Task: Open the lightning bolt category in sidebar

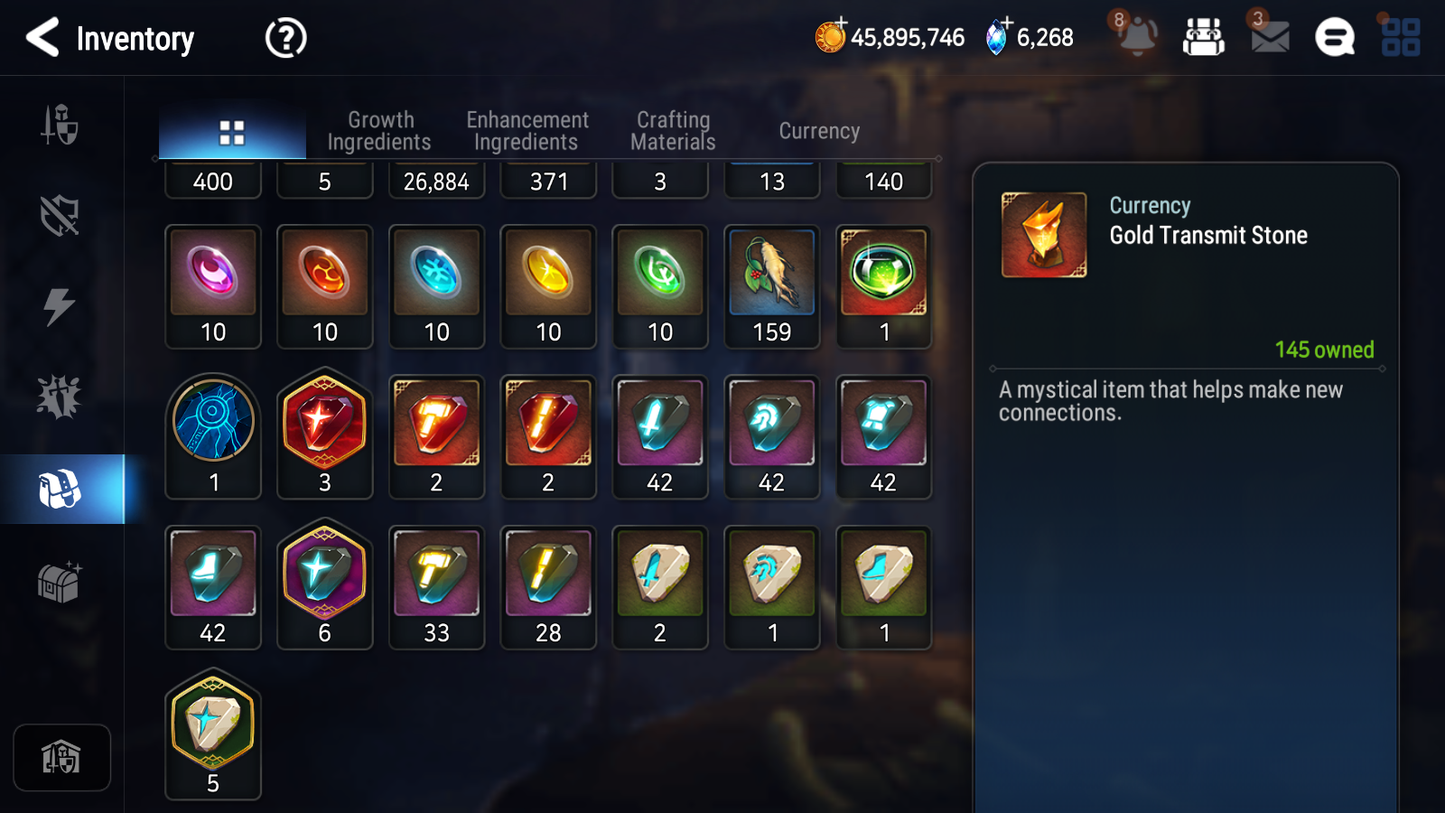Action: pyautogui.click(x=60, y=307)
